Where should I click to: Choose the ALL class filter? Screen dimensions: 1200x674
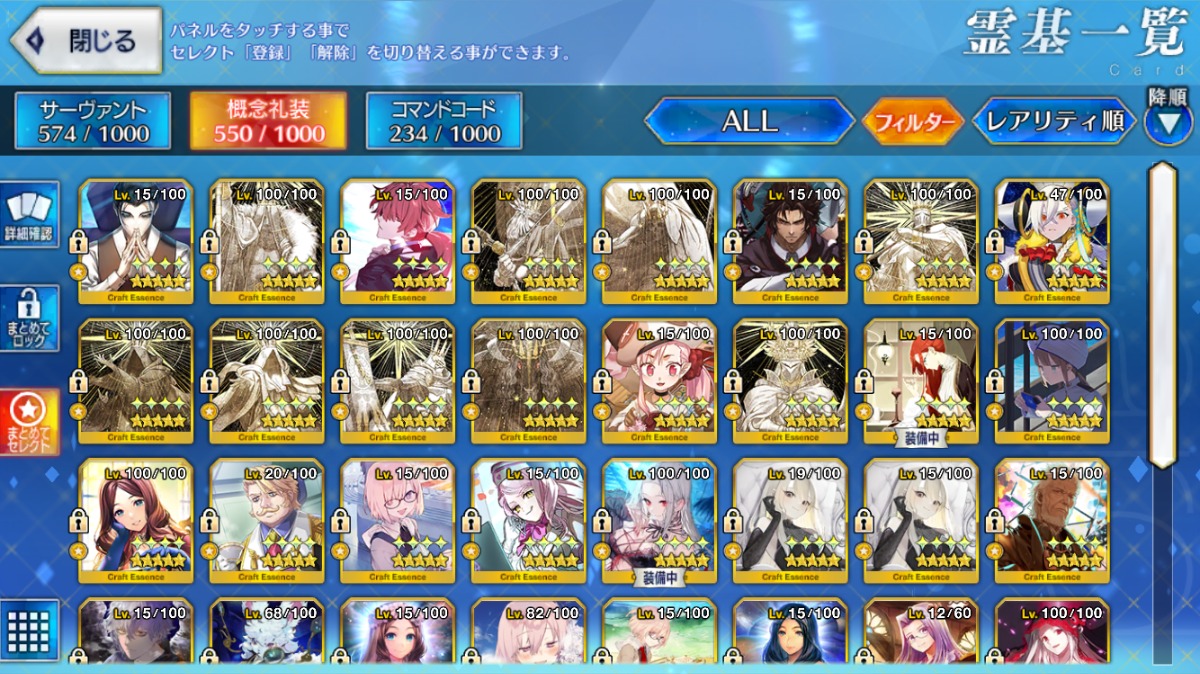749,121
